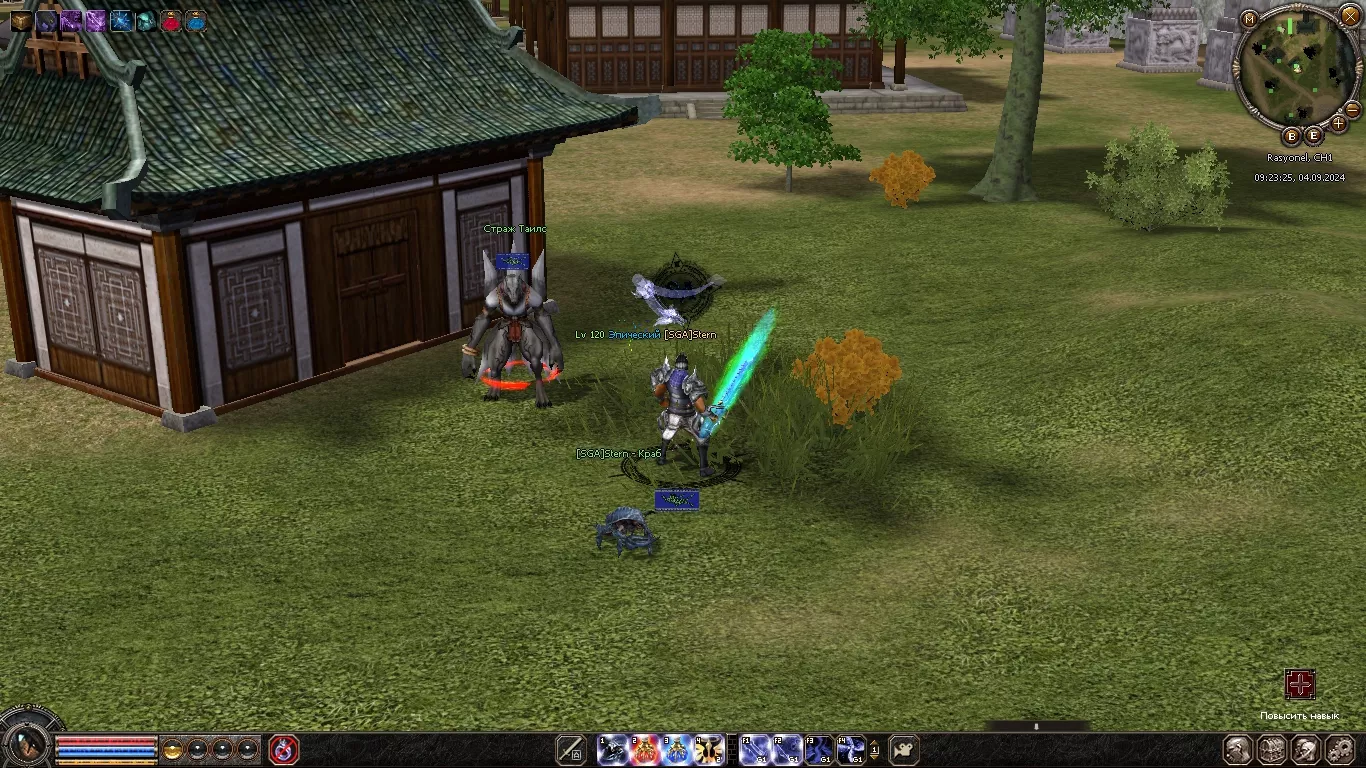Image resolution: width=1366 pixels, height=768 pixels.
Task: Toggle the sword auto-attack button
Action: (x=571, y=749)
